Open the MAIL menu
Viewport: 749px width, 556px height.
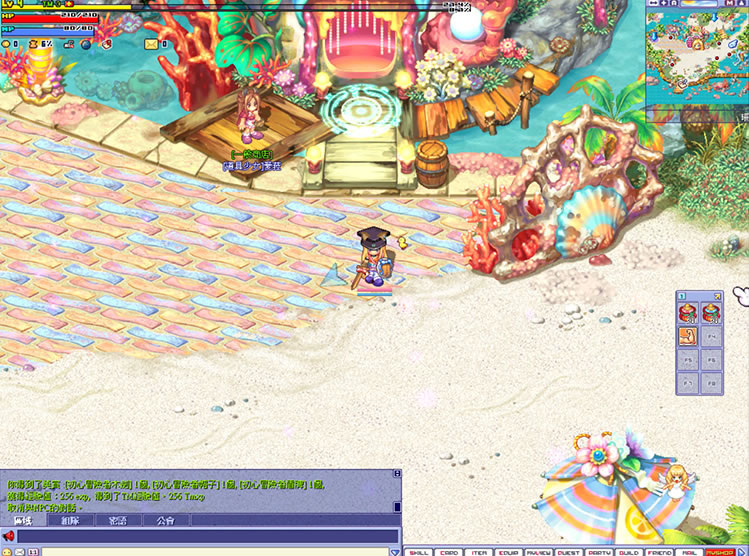coord(689,551)
